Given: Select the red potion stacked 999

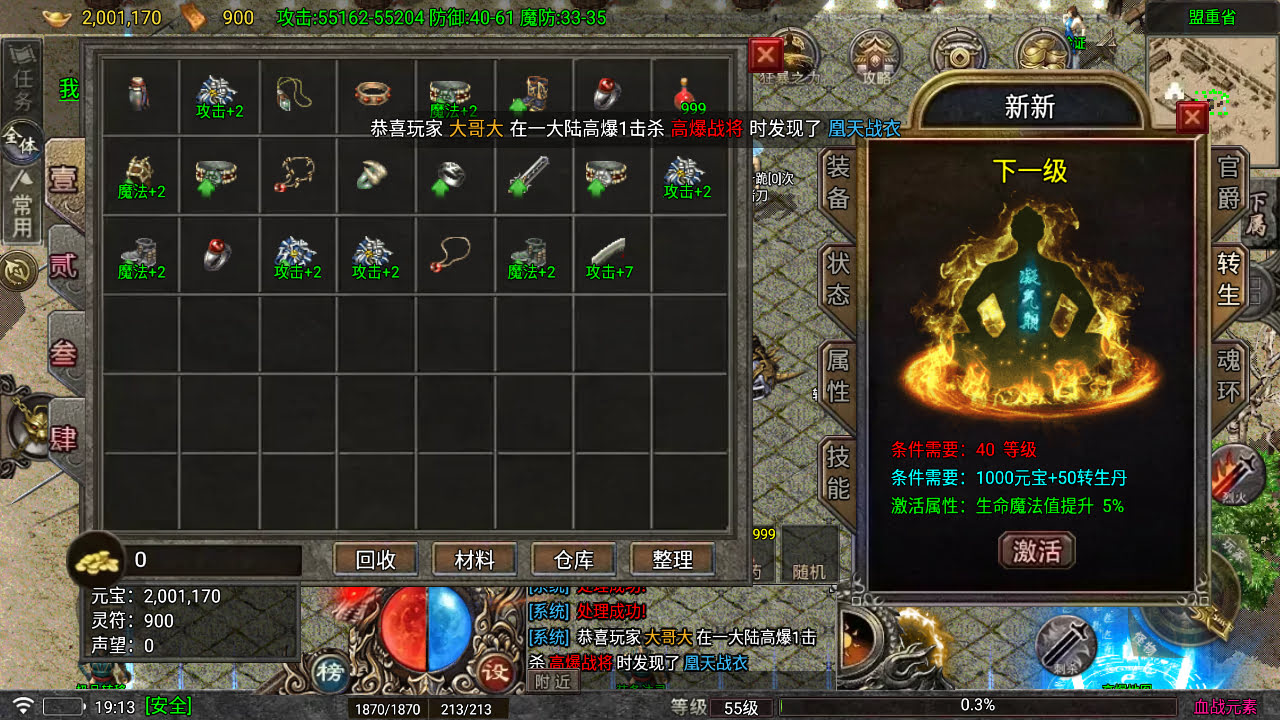Looking at the screenshot, I should pyautogui.click(x=689, y=95).
